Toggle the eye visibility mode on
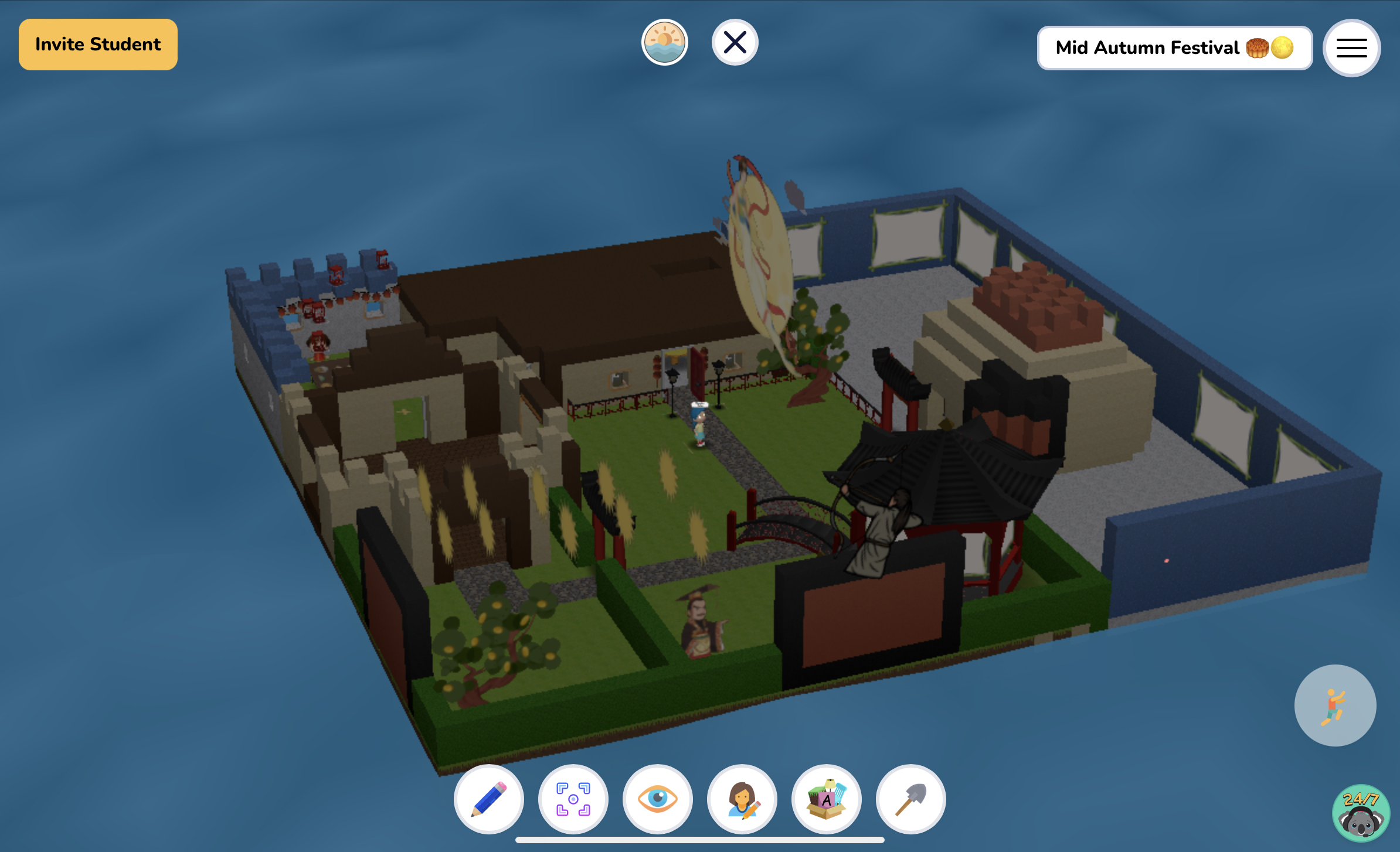 point(658,799)
